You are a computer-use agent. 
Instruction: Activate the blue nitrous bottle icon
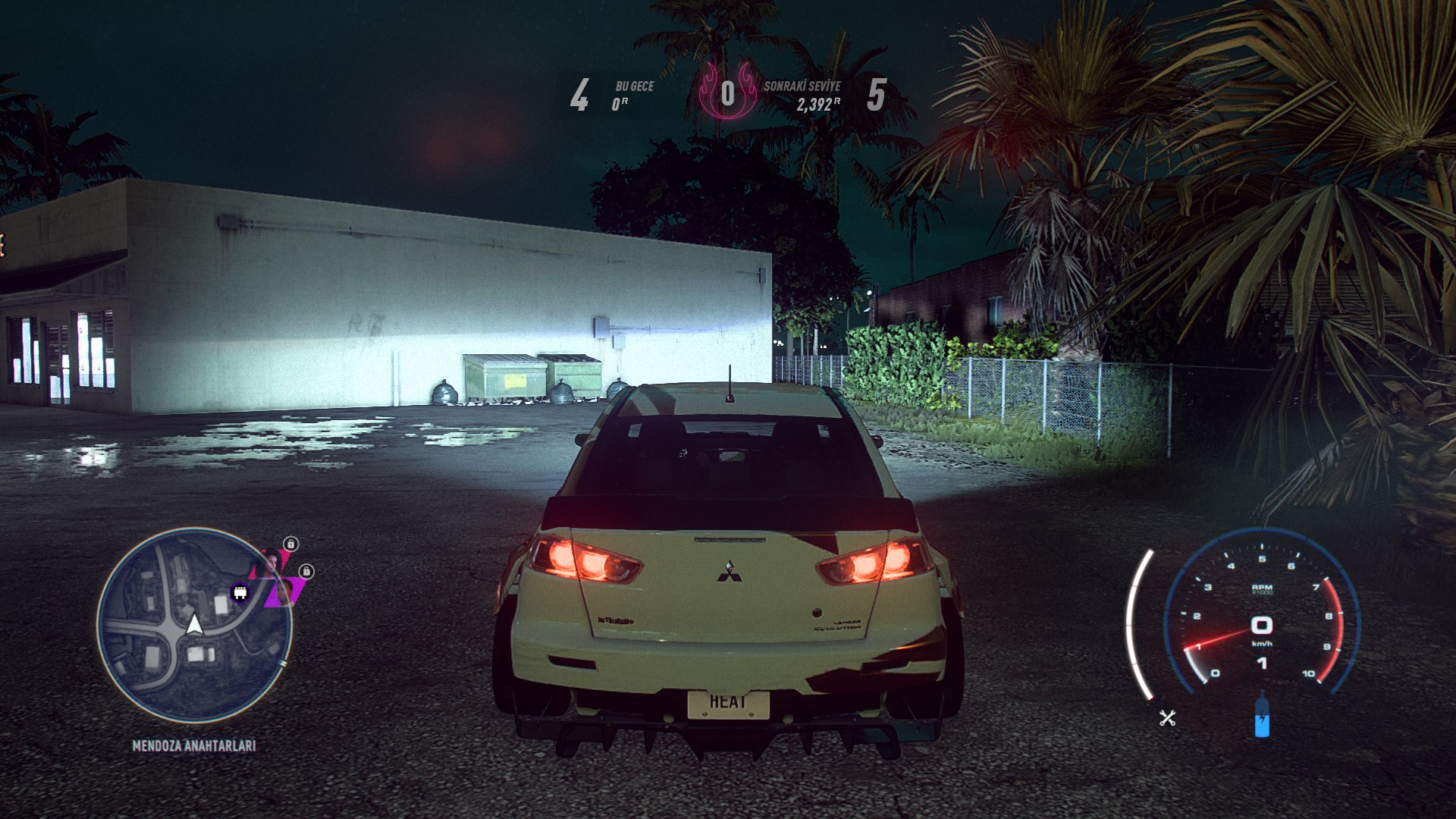pyautogui.click(x=1261, y=715)
